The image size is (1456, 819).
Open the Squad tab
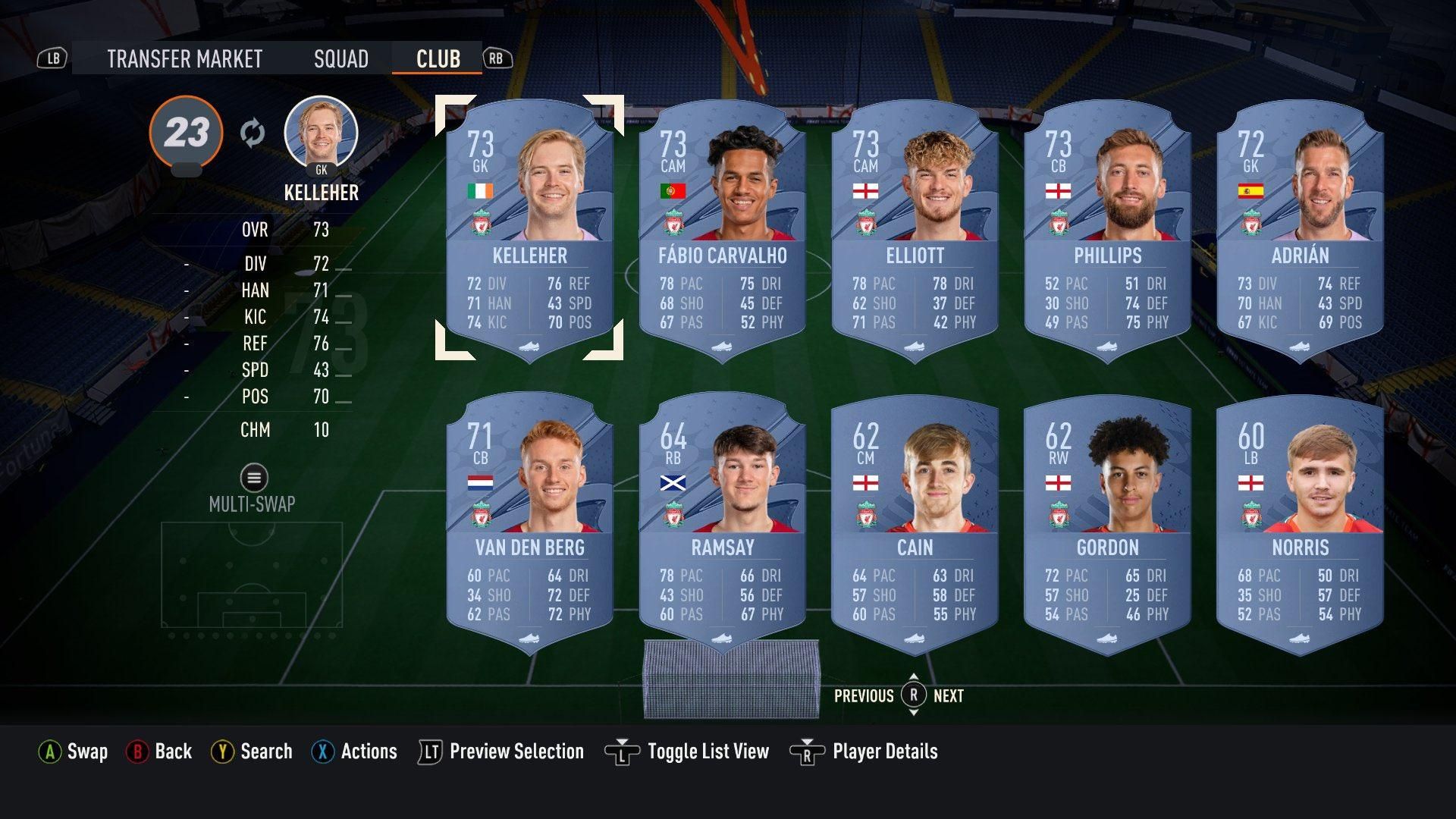[340, 59]
